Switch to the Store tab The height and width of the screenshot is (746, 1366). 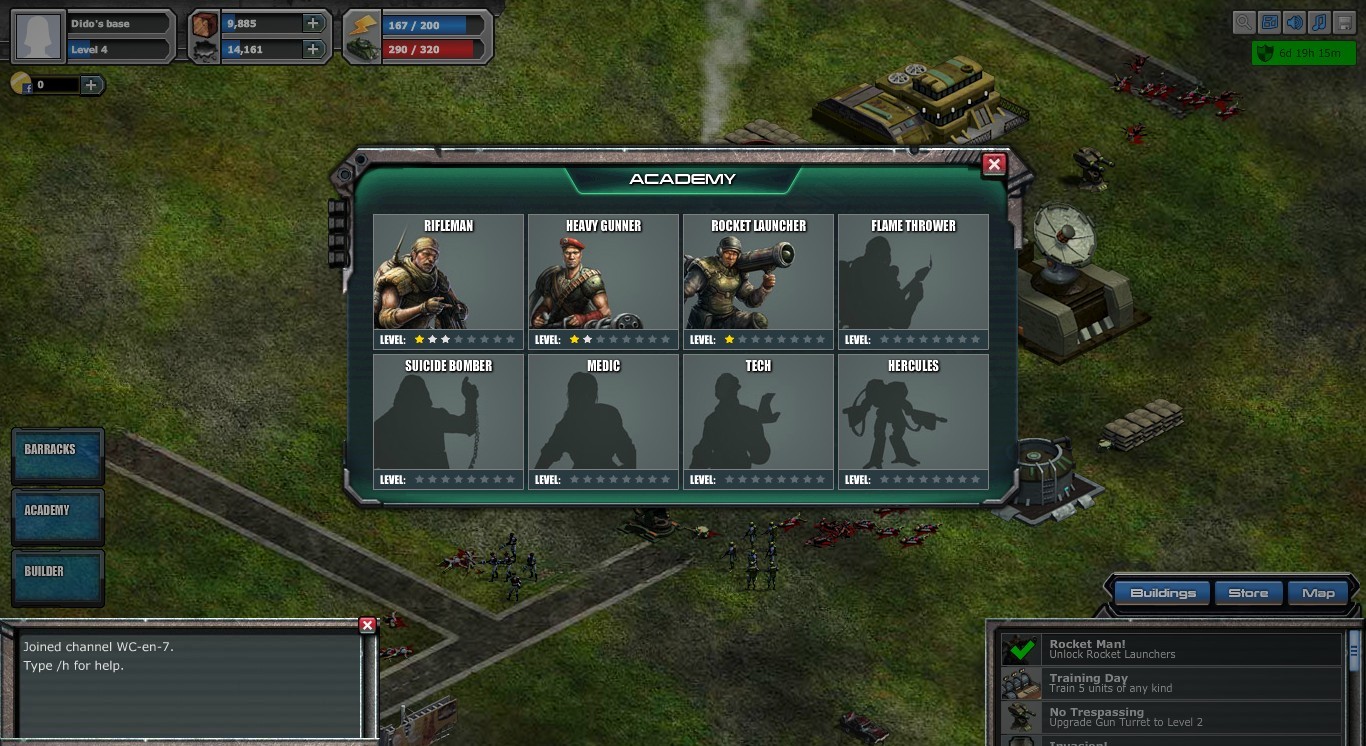1248,592
